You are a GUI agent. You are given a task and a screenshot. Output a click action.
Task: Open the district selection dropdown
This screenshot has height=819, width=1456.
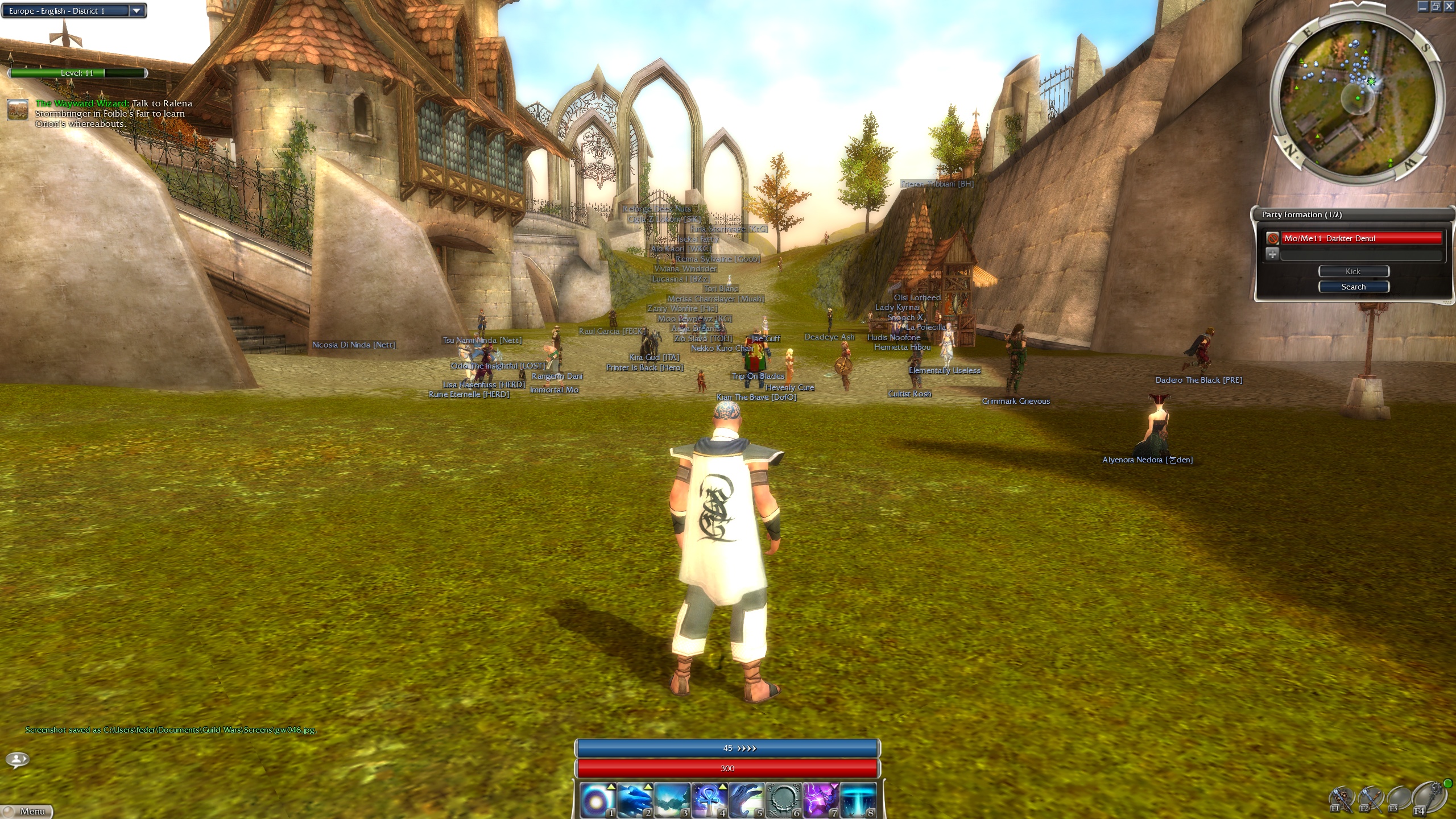pos(136,11)
